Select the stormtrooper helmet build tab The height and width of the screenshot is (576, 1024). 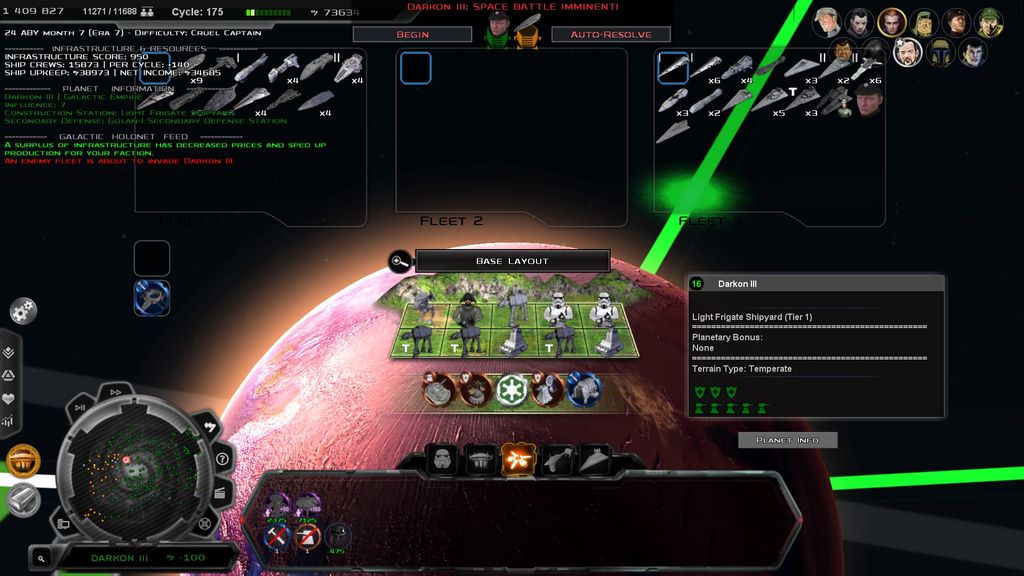[443, 460]
